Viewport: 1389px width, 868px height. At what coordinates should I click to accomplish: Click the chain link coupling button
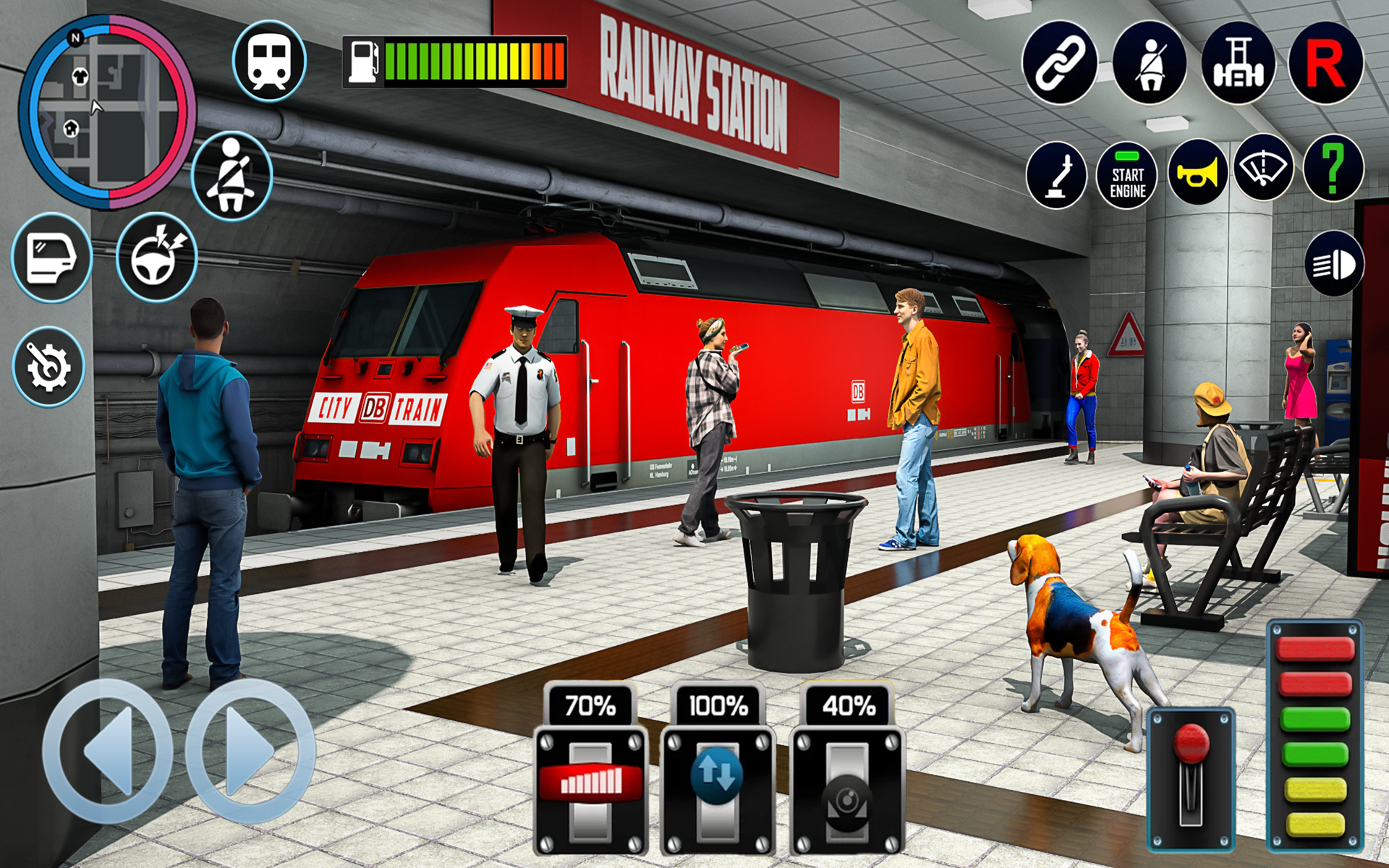(1059, 63)
